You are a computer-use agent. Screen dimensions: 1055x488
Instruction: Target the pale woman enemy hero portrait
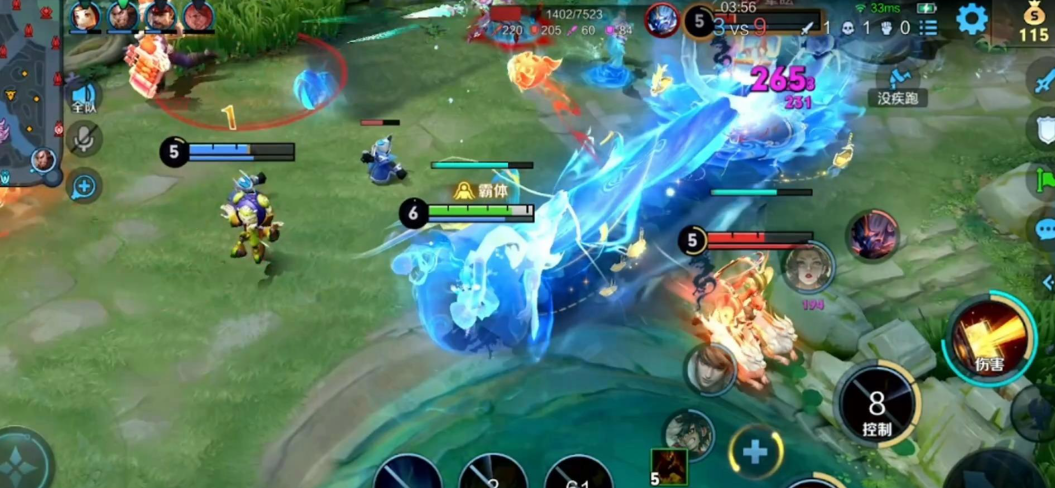[x=808, y=267]
